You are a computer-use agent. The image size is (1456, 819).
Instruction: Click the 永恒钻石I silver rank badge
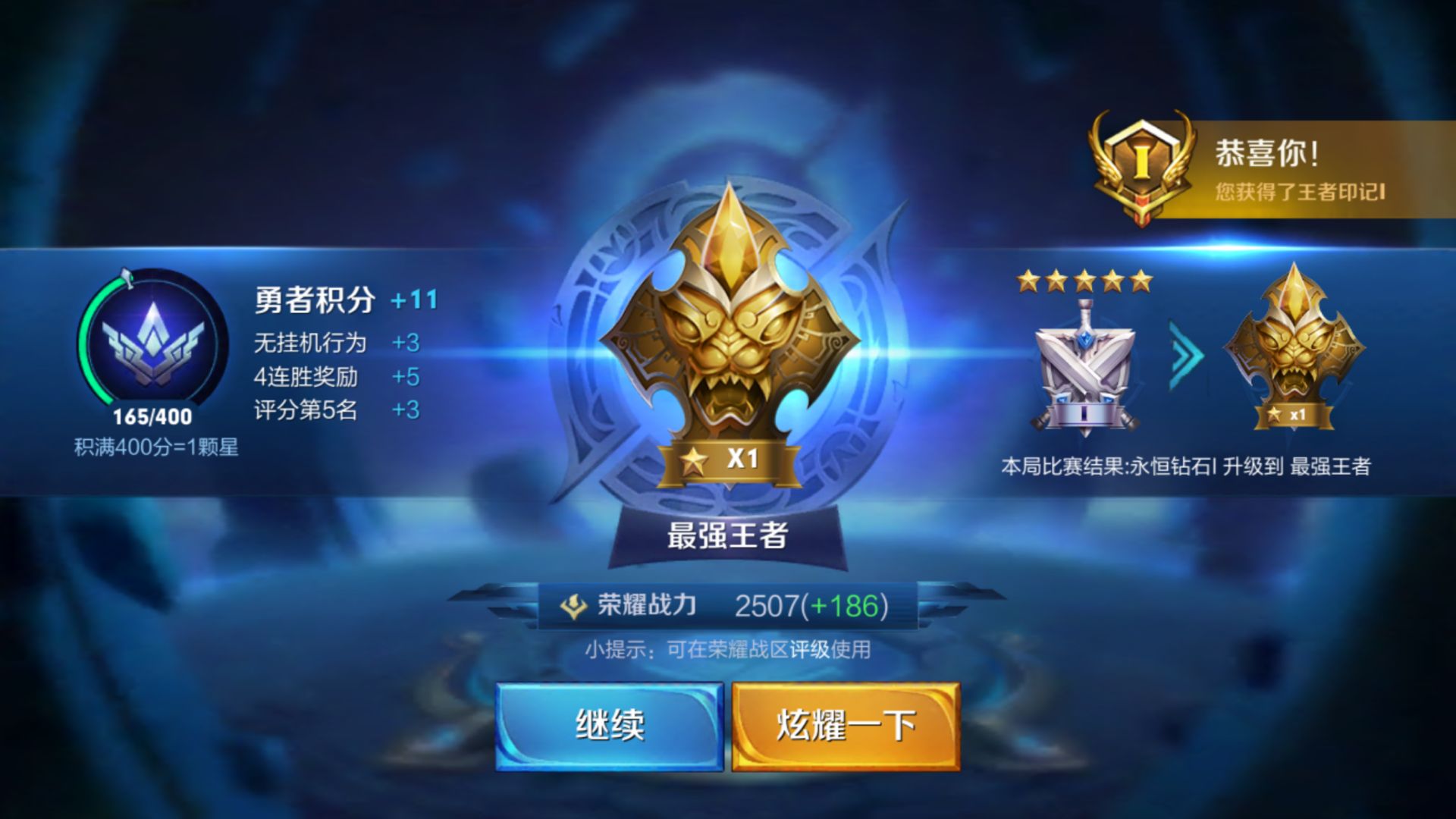[1084, 372]
